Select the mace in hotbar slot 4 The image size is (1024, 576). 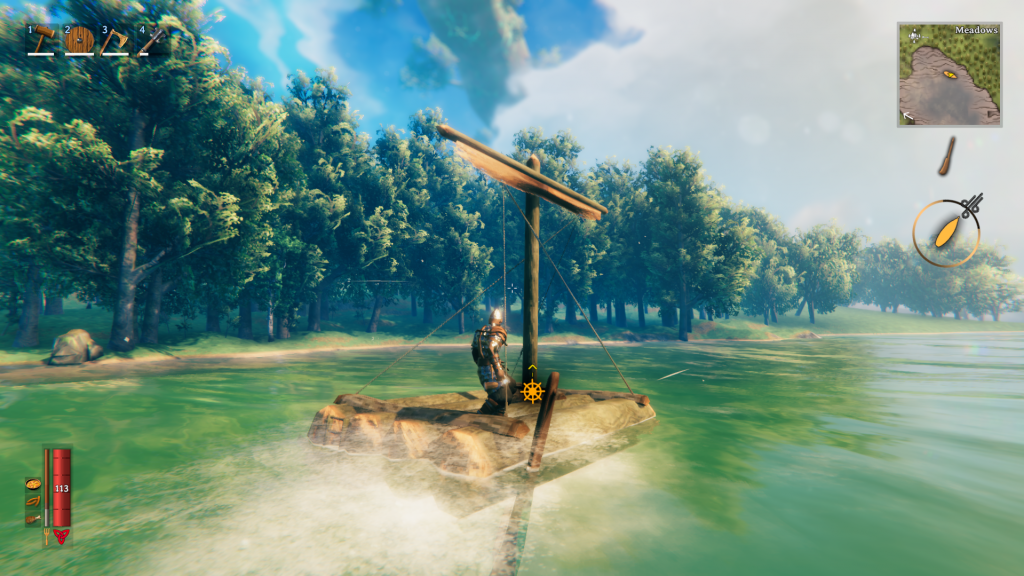152,39
